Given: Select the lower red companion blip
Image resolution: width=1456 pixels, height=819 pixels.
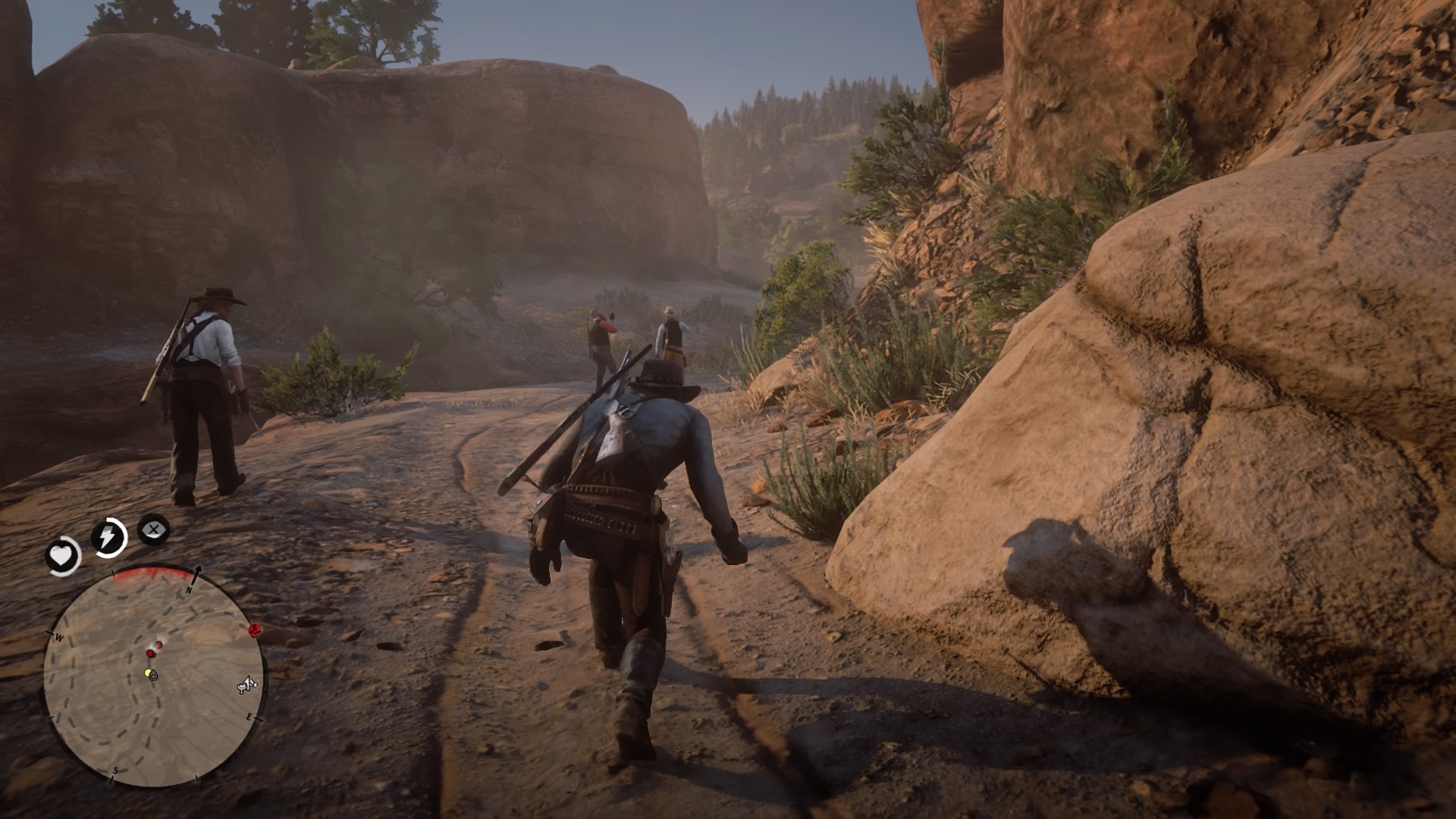Looking at the screenshot, I should pyautogui.click(x=151, y=654).
